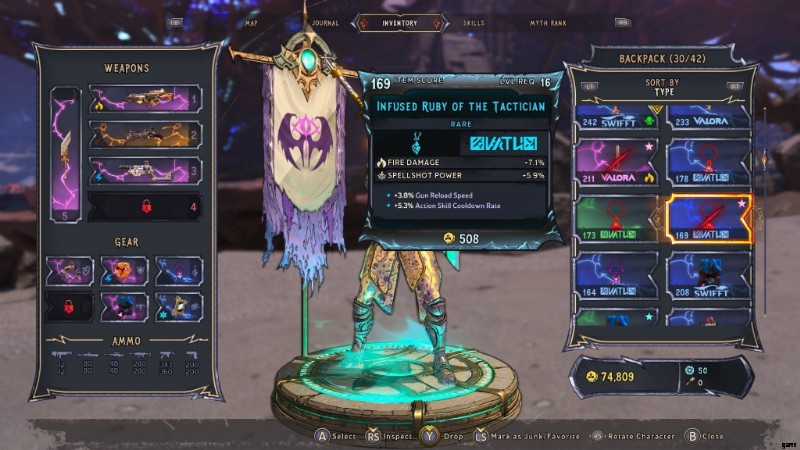Go to the Skills tab
Image resolution: width=800 pixels, height=450 pixels.
[x=474, y=22]
